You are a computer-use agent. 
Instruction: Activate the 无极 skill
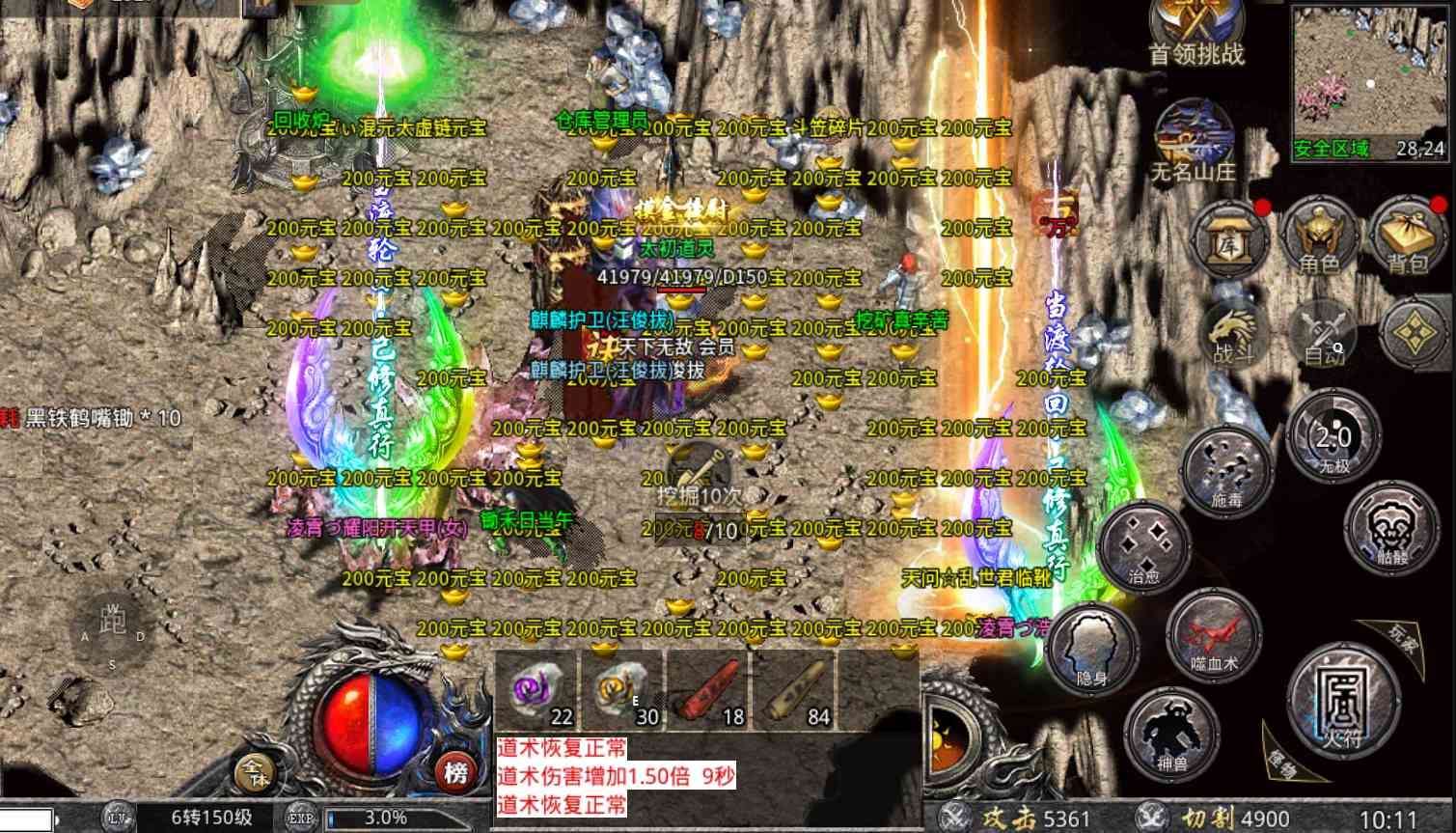click(1332, 439)
